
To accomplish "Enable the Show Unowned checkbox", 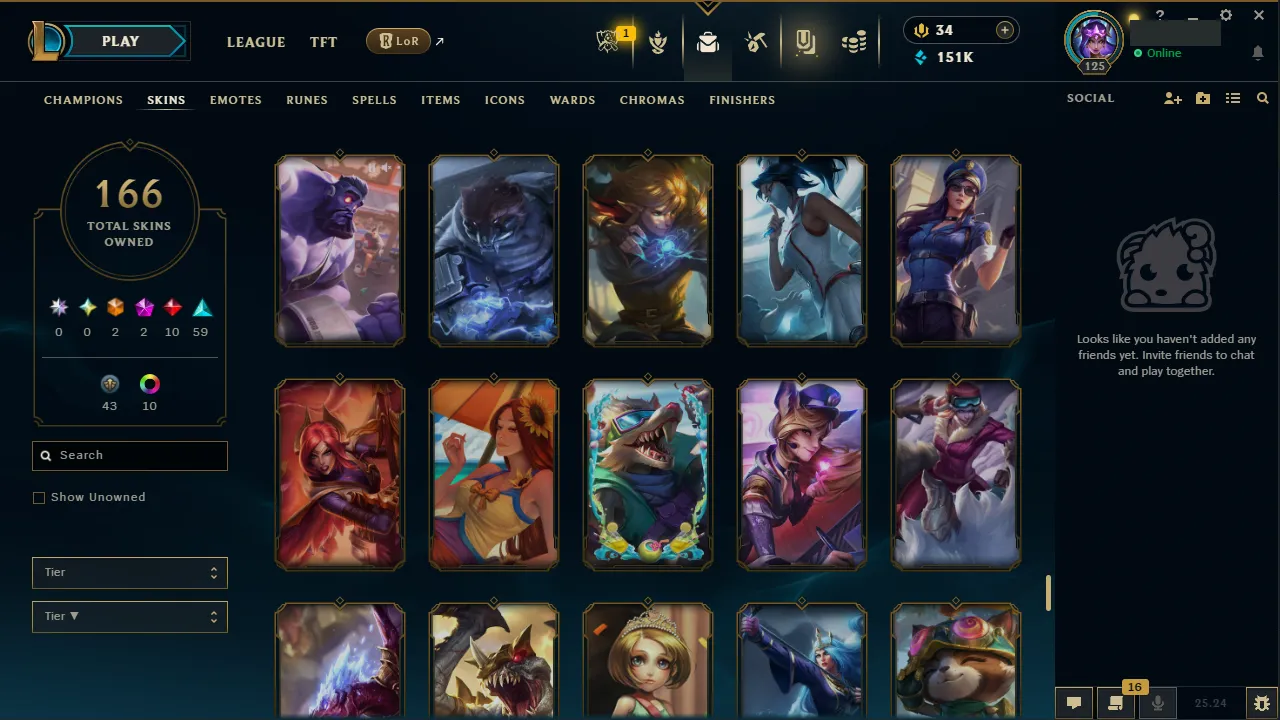I will [x=39, y=497].
